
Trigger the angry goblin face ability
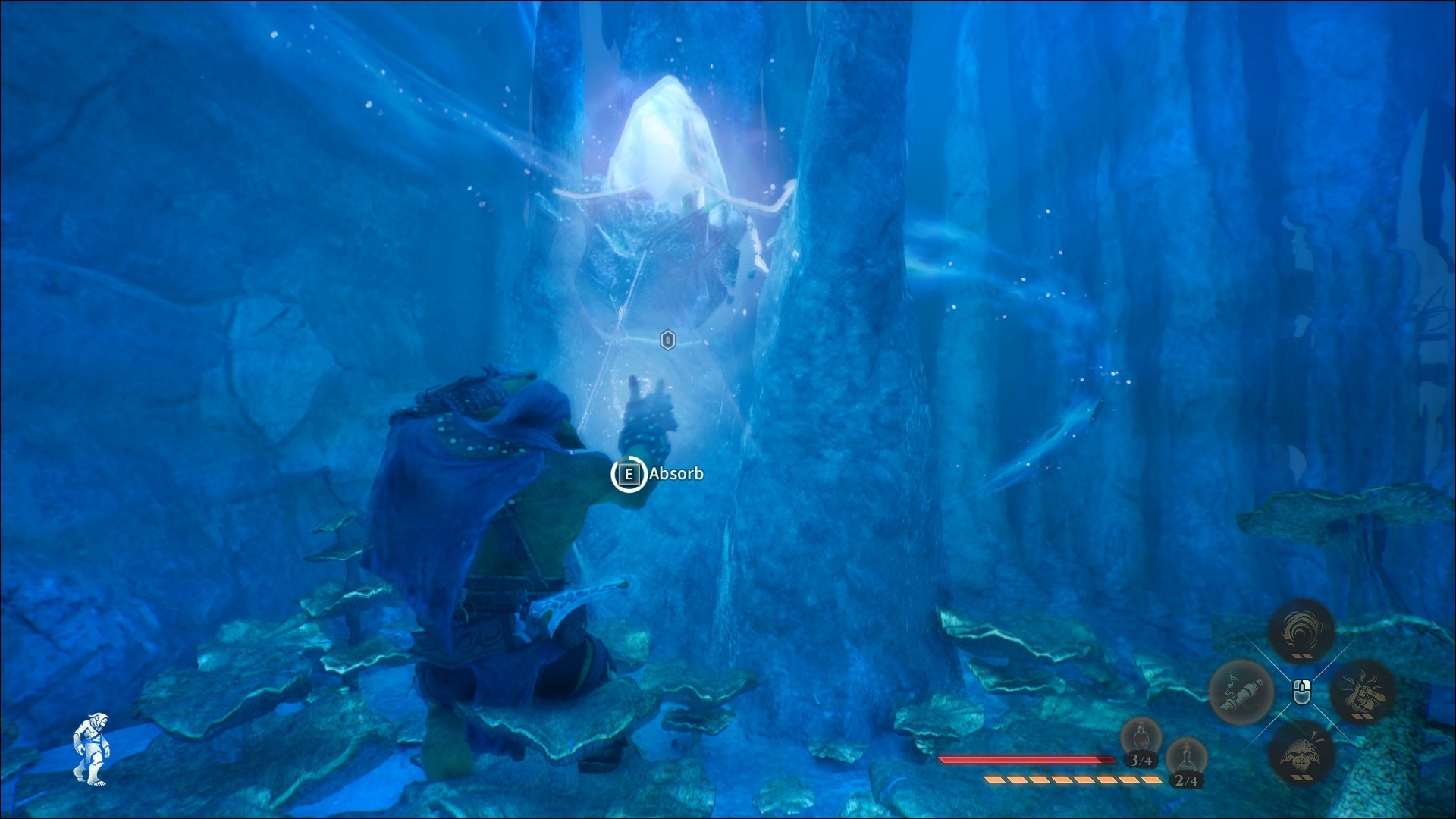click(x=1301, y=751)
